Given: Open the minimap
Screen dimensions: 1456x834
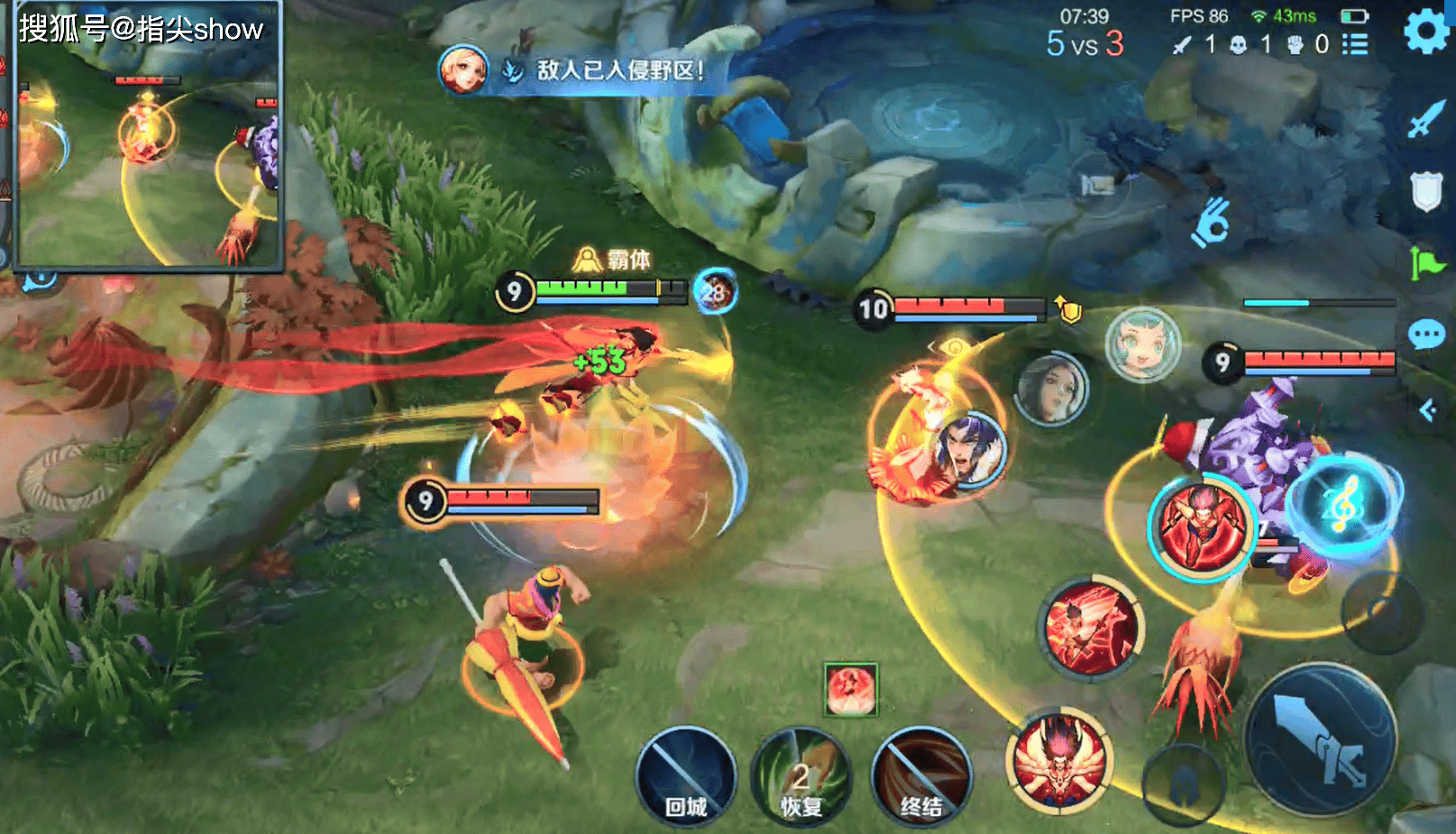Looking at the screenshot, I should coord(146,135).
